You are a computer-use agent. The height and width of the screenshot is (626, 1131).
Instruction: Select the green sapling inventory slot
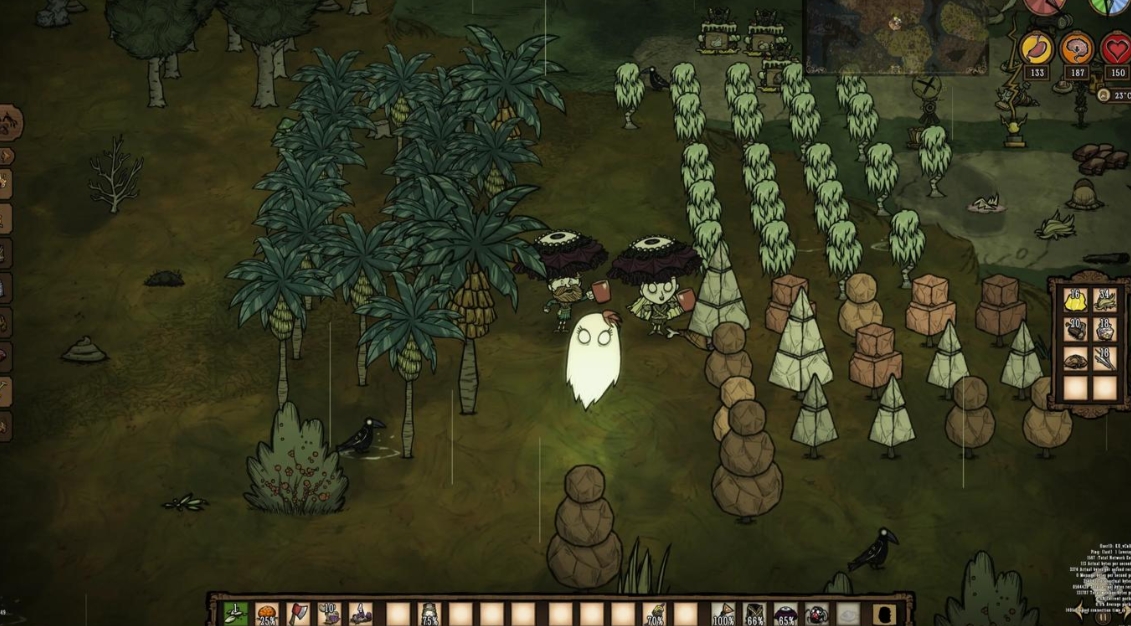[236, 612]
